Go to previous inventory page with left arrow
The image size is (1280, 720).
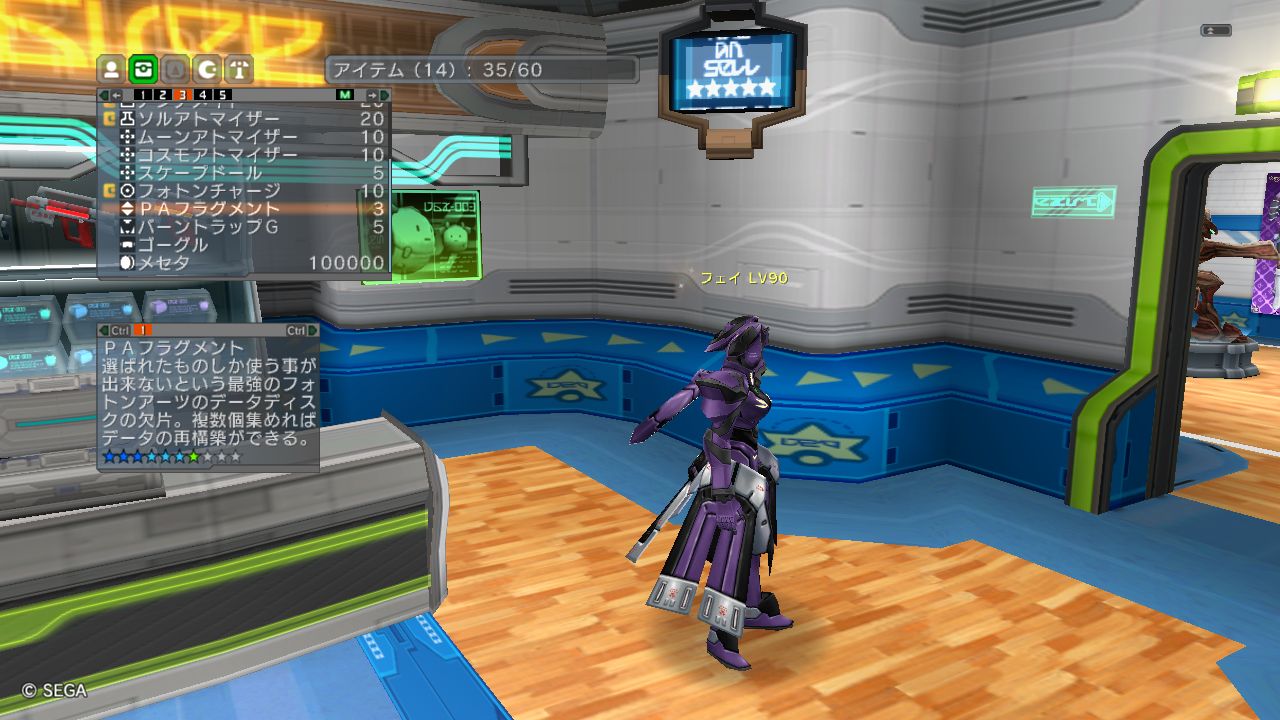(117, 95)
